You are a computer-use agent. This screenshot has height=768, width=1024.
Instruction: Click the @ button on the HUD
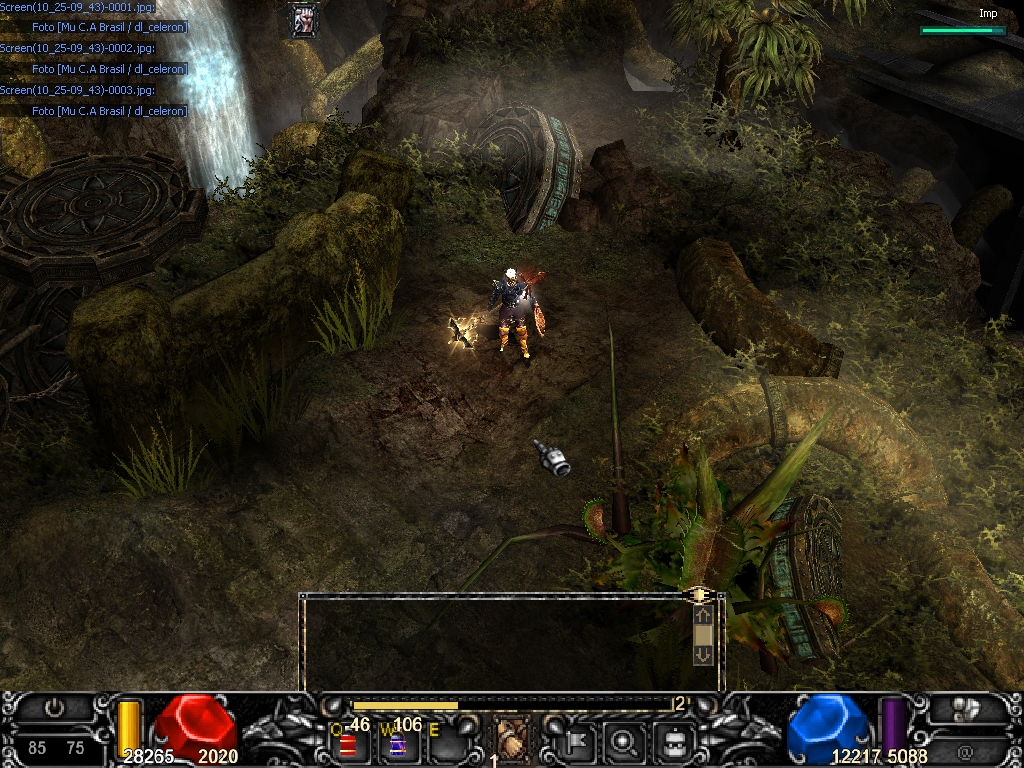[x=966, y=748]
